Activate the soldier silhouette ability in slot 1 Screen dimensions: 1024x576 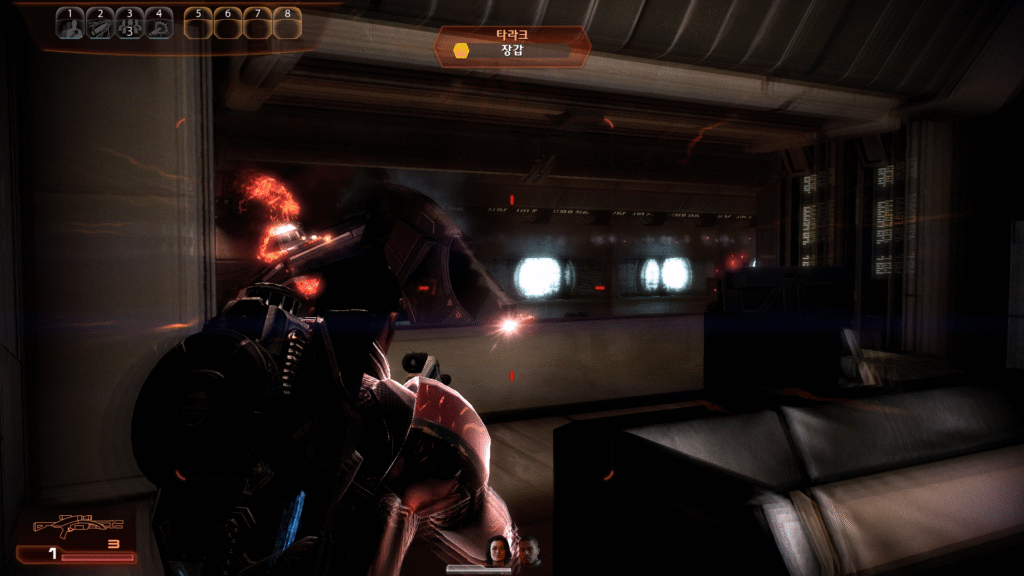click(x=70, y=24)
